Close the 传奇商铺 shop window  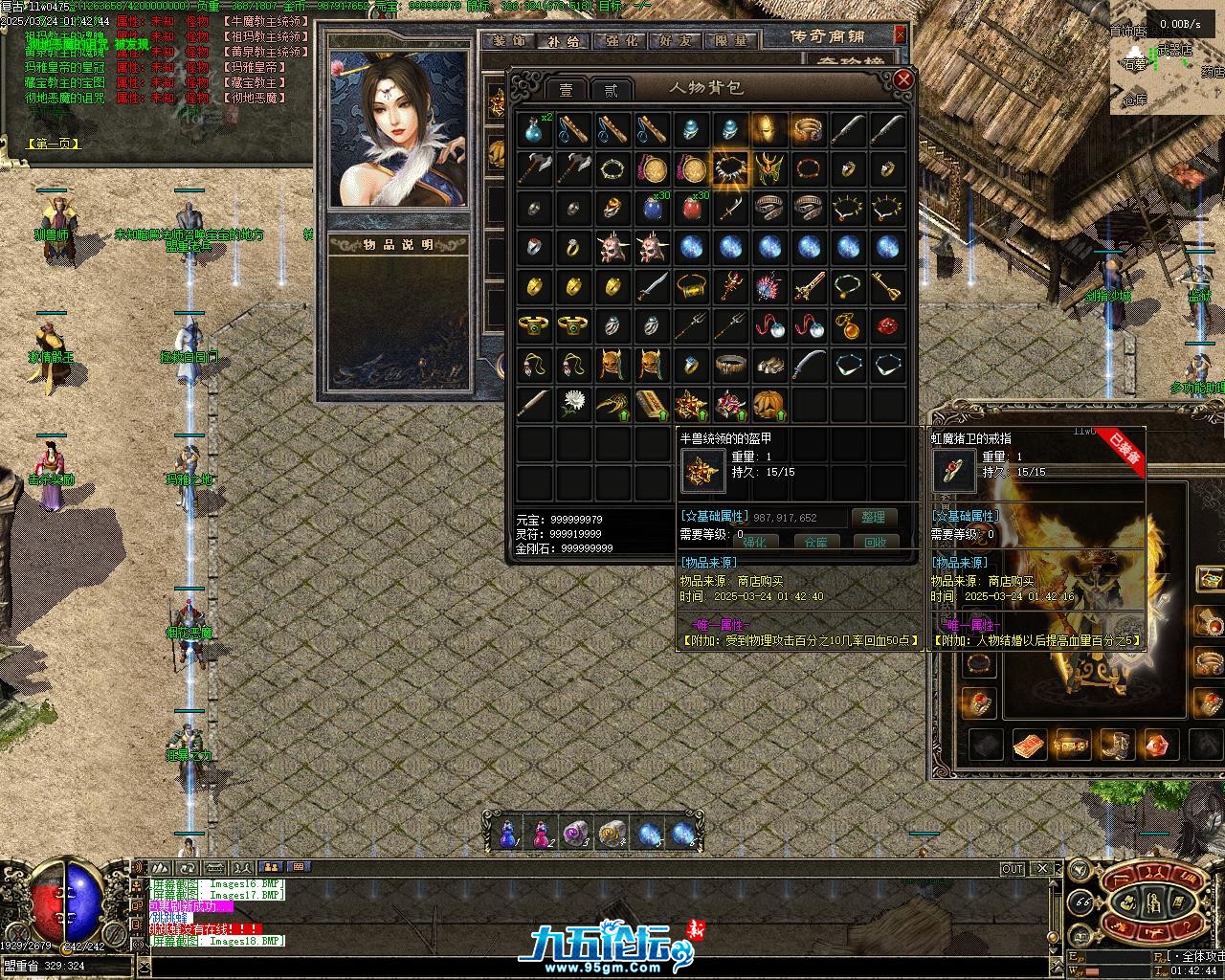tap(900, 34)
